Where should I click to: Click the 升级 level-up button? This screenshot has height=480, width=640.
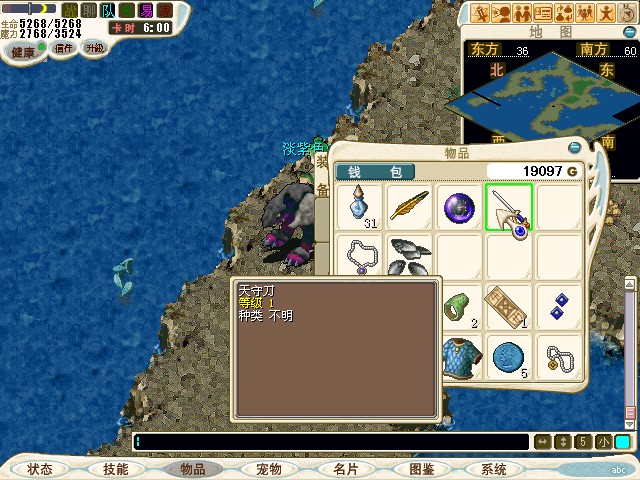click(95, 47)
